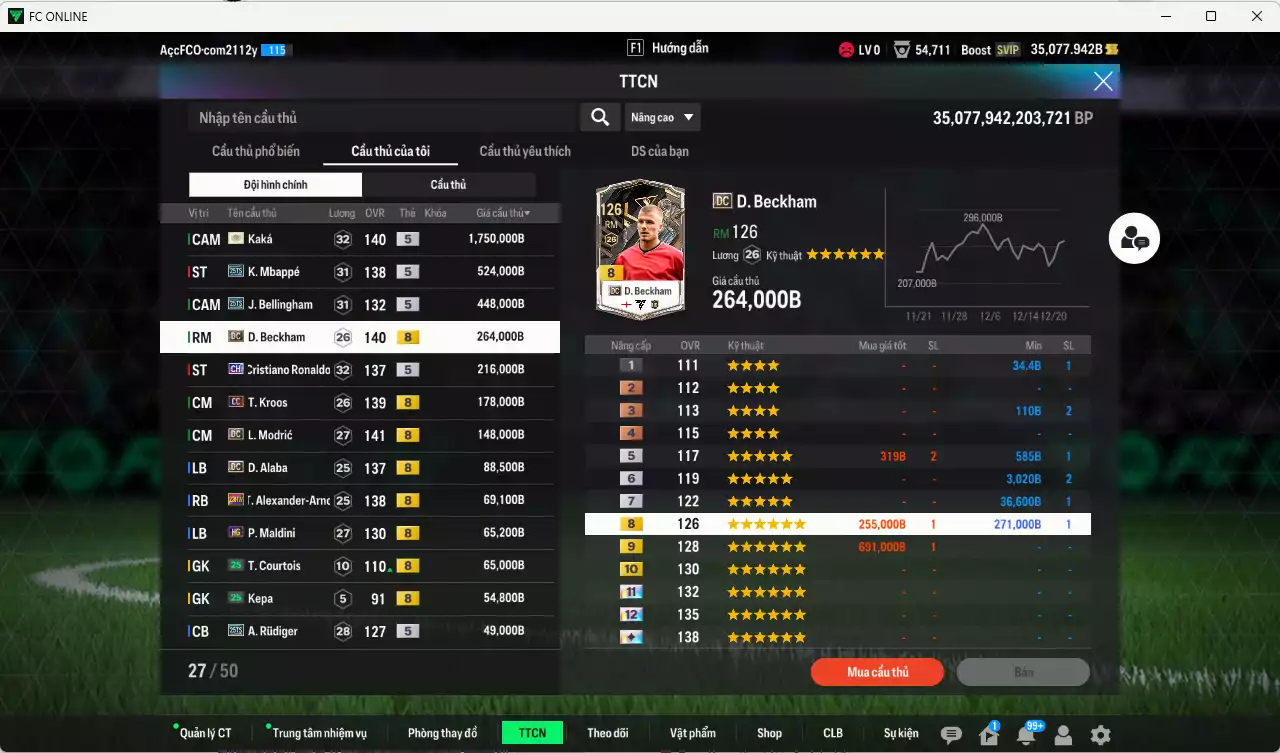Open the home icon with notification badge
This screenshot has width=1280, height=753.
click(988, 734)
